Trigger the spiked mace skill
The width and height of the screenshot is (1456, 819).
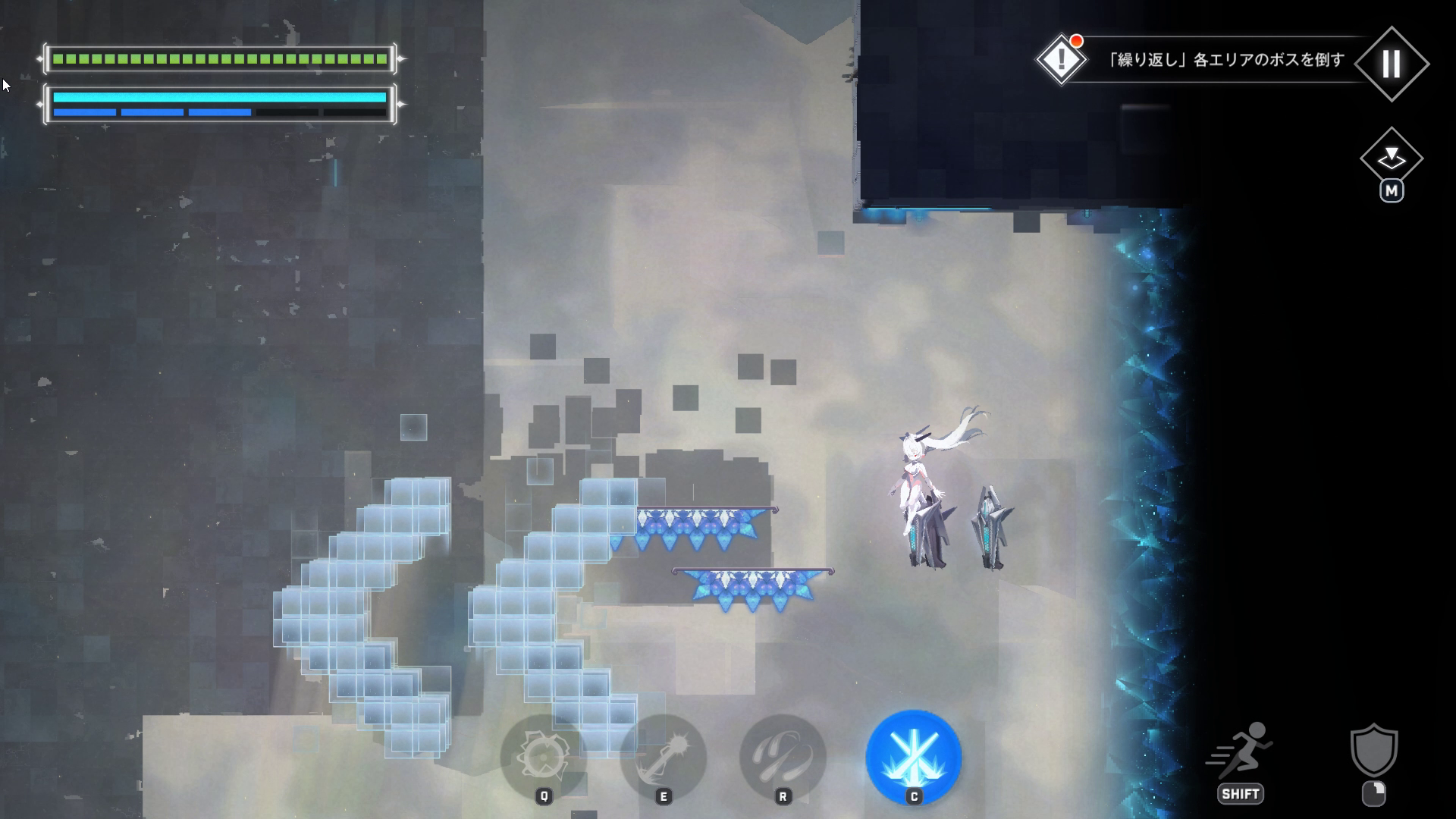point(664,757)
